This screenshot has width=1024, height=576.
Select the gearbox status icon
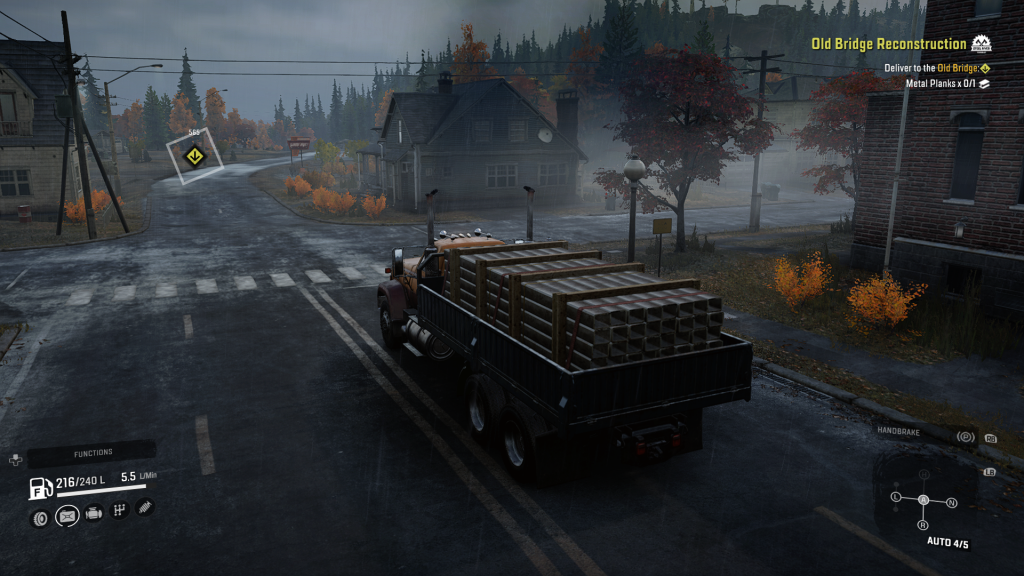click(x=119, y=511)
